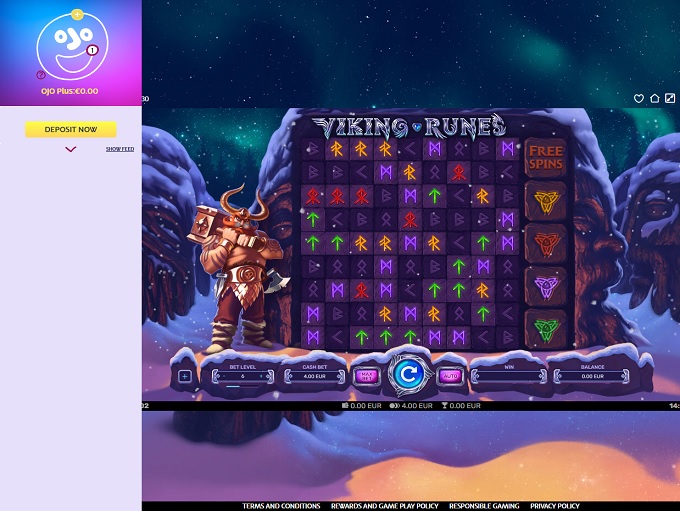Open Terms and Conditions
This screenshot has width=680, height=511.
(281, 506)
